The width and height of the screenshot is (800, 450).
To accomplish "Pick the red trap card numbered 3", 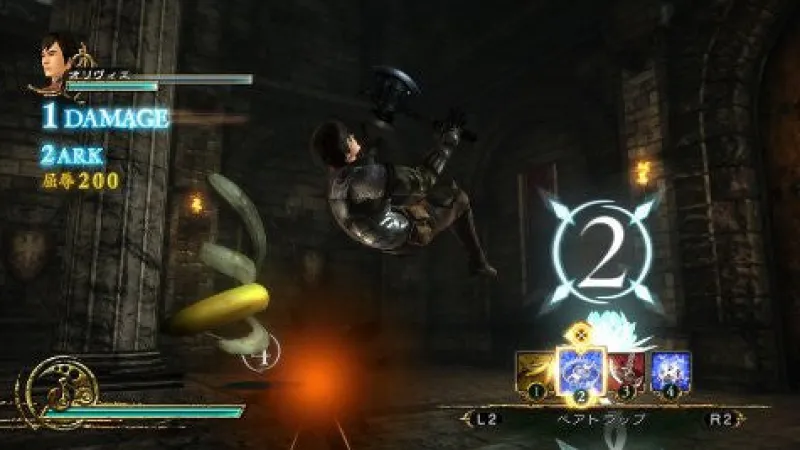I will (x=629, y=372).
